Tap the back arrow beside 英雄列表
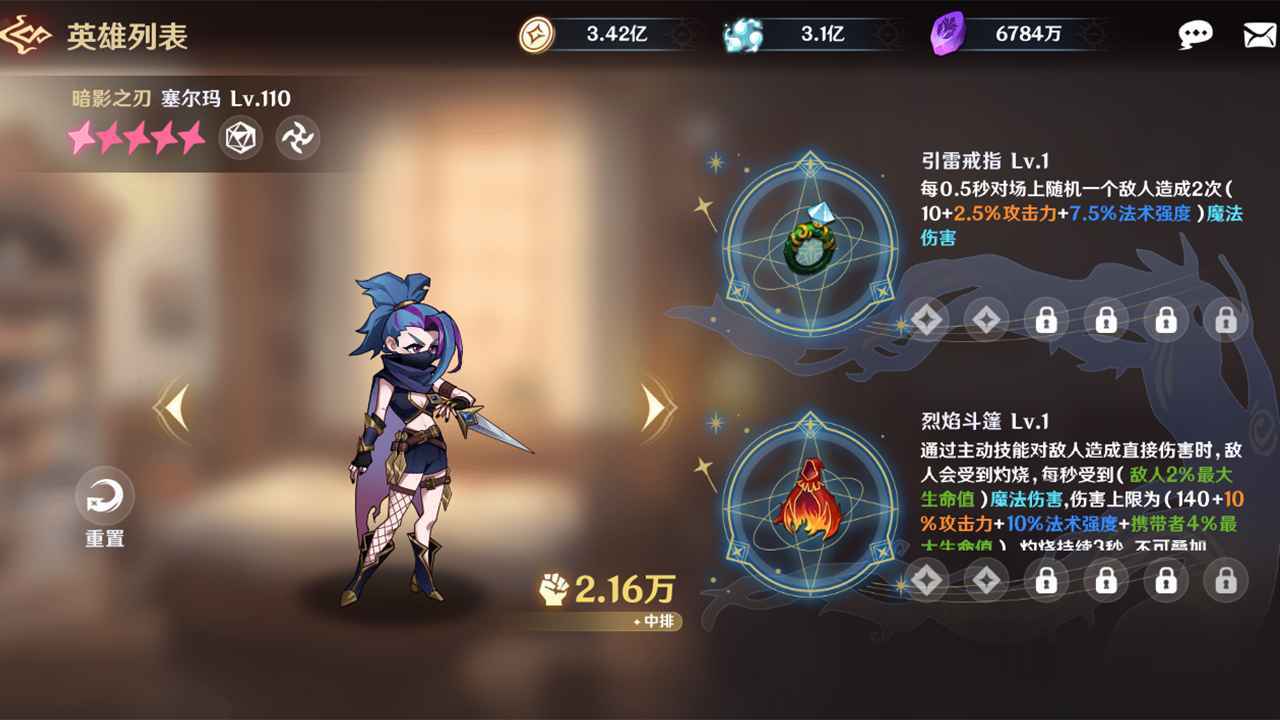The width and height of the screenshot is (1280, 720). coord(29,36)
